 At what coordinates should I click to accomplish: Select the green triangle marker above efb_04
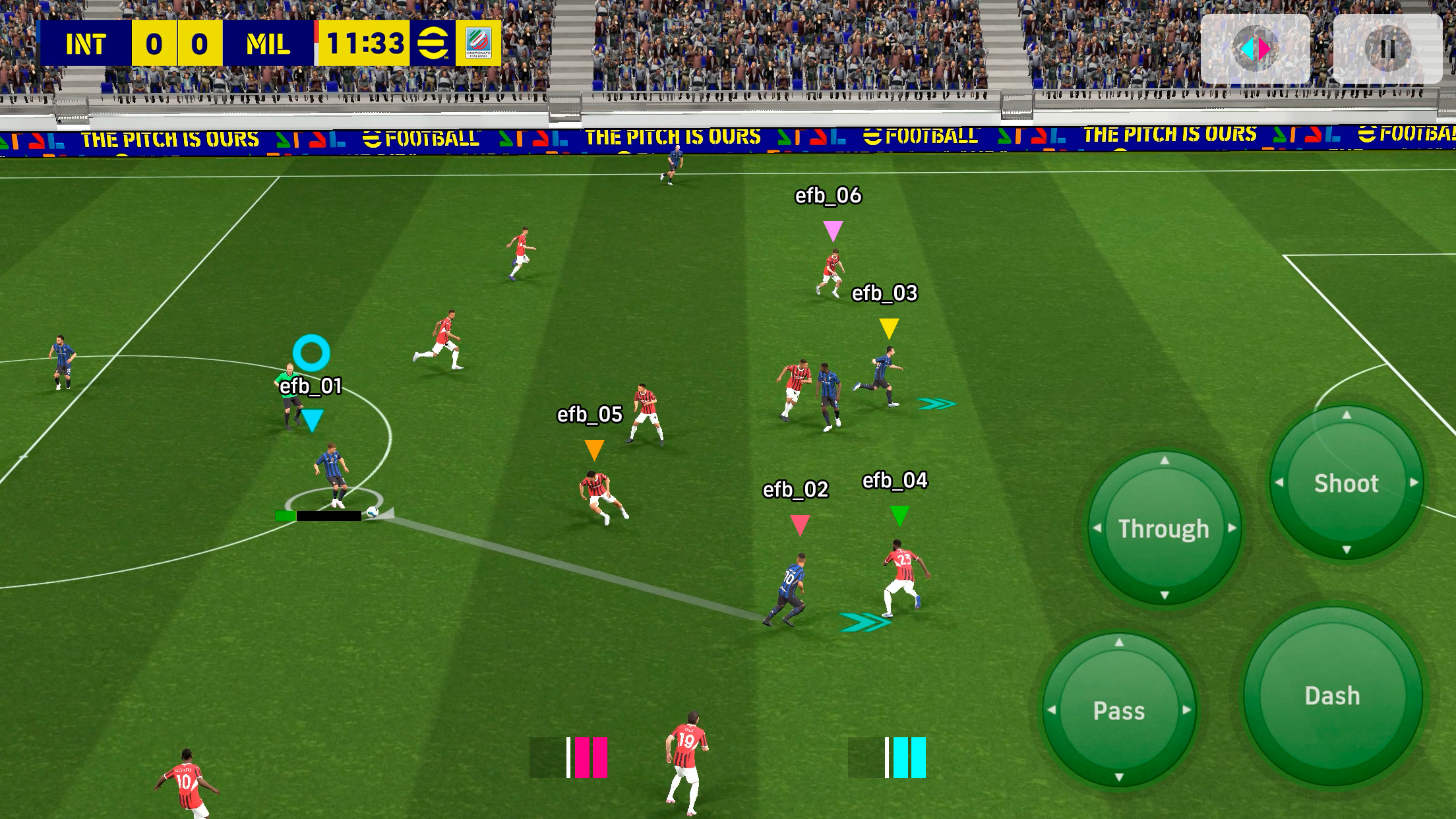point(899,514)
